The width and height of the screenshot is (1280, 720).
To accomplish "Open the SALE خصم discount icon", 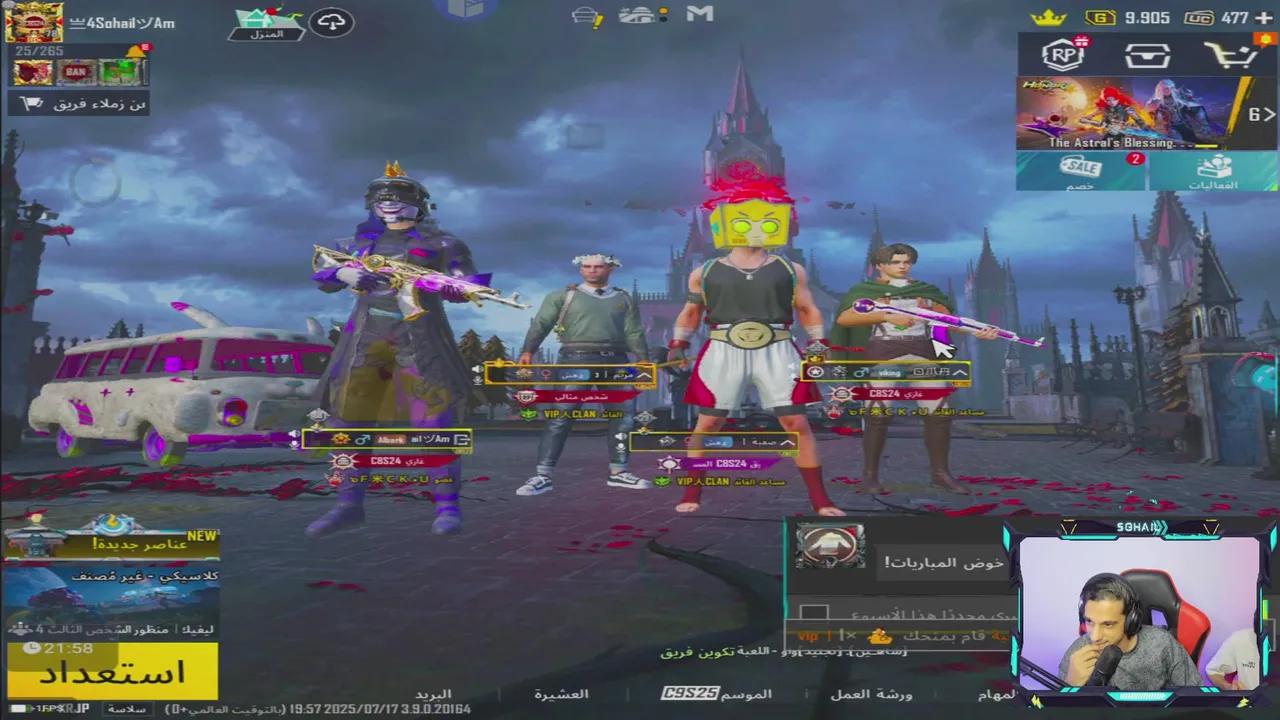I will click(1078, 170).
